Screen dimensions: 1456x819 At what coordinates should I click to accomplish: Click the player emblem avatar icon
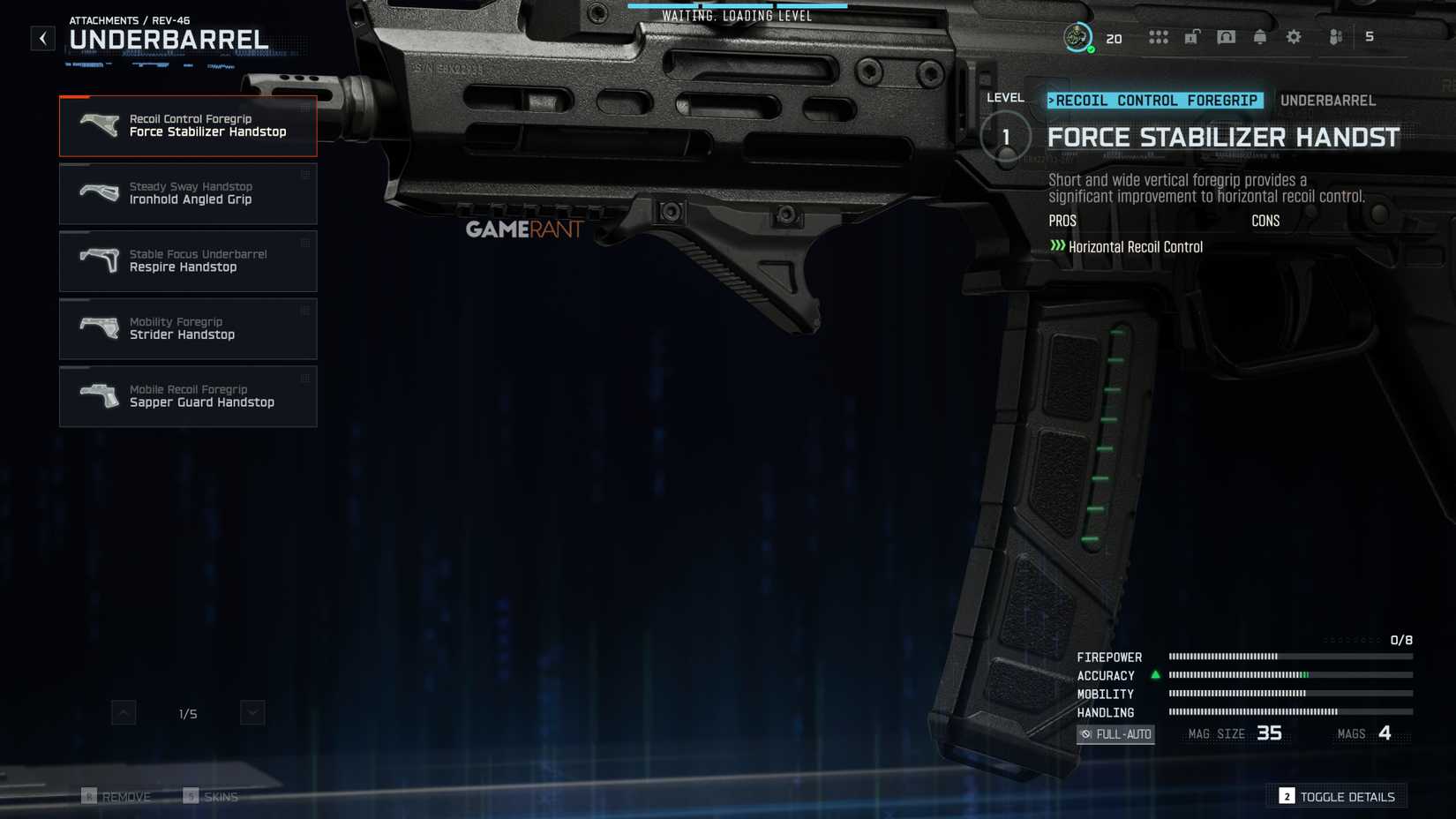tap(1077, 37)
